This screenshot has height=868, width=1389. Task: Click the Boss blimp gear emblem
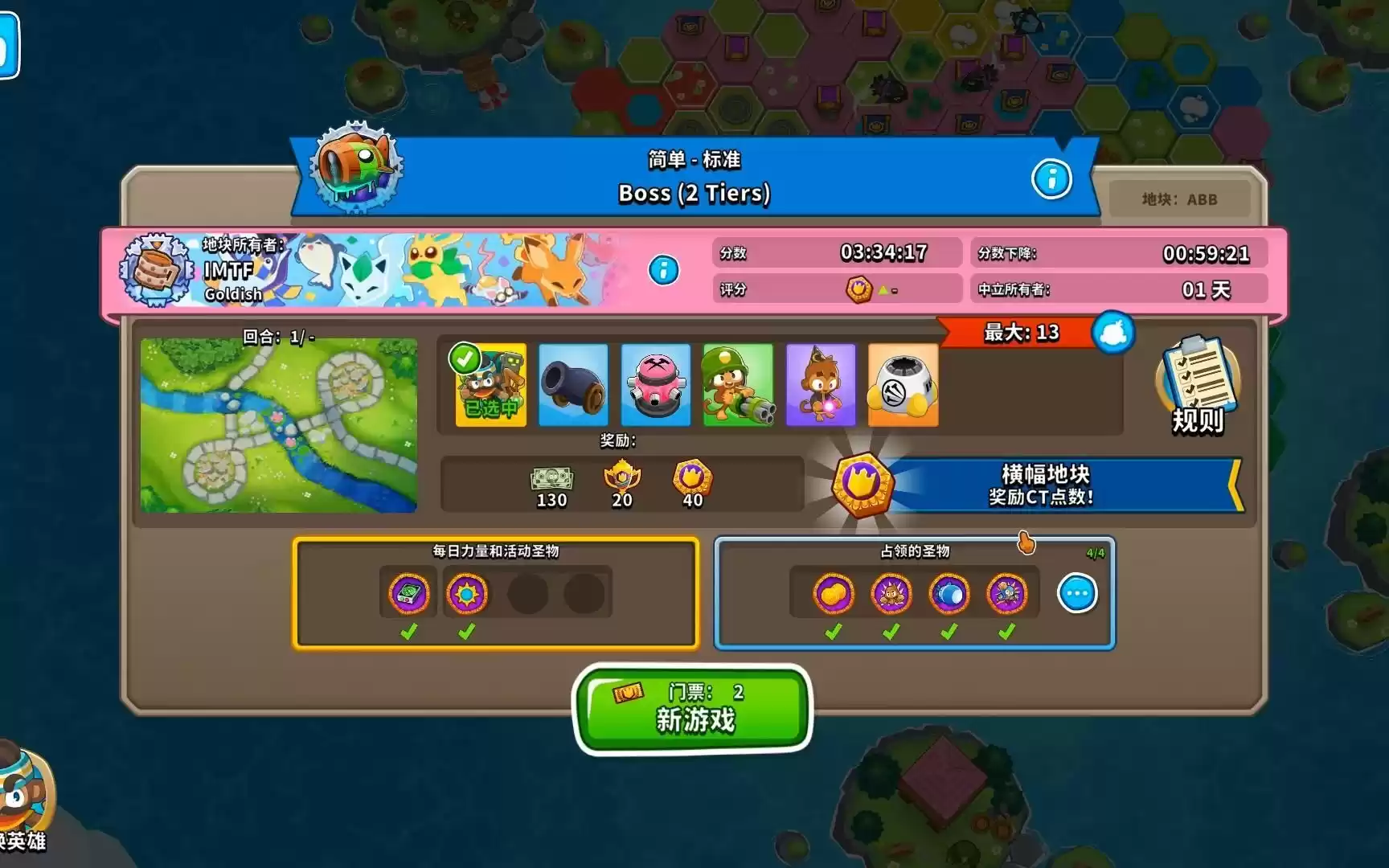[x=354, y=169]
